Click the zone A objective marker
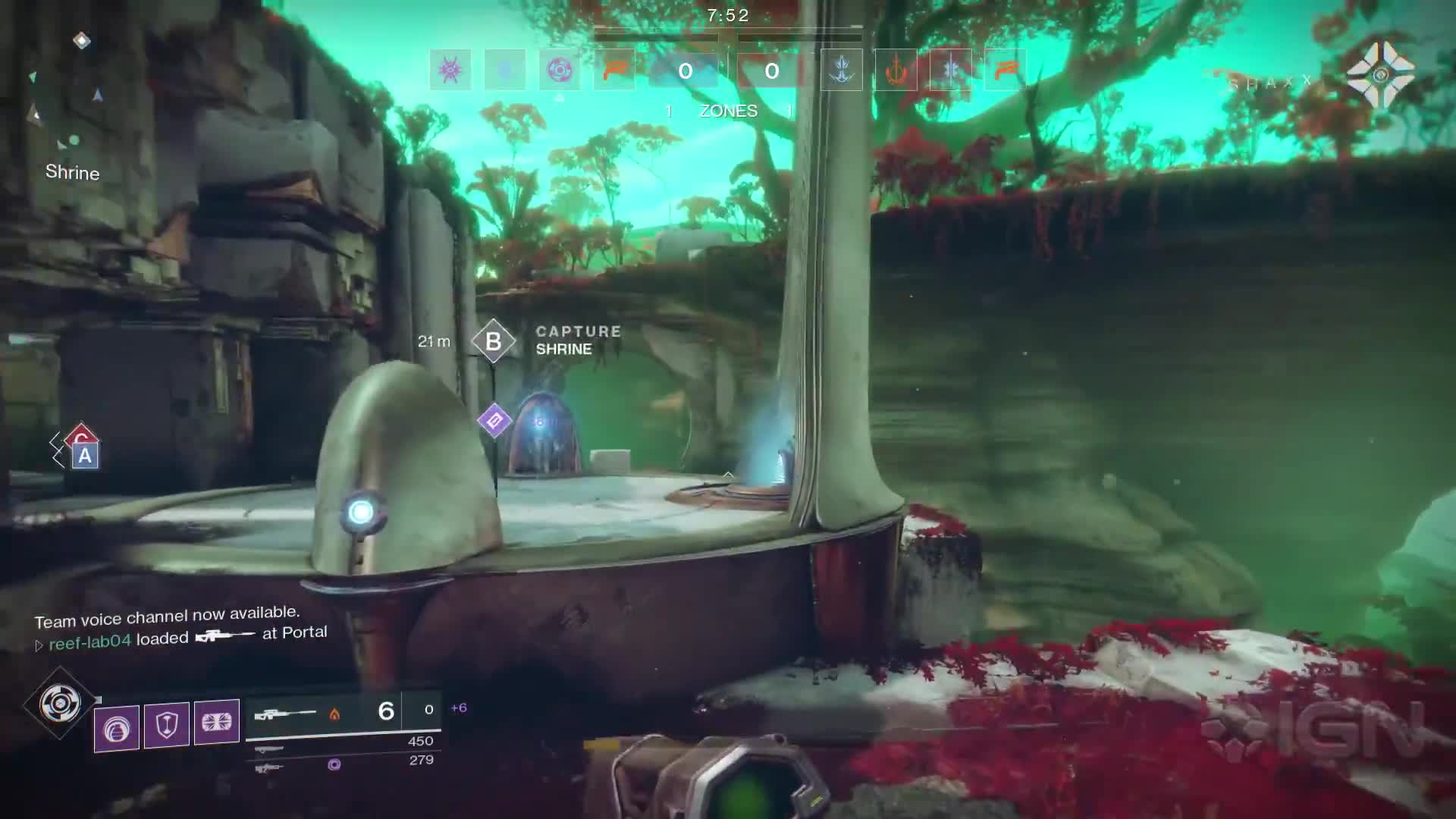 pyautogui.click(x=85, y=456)
